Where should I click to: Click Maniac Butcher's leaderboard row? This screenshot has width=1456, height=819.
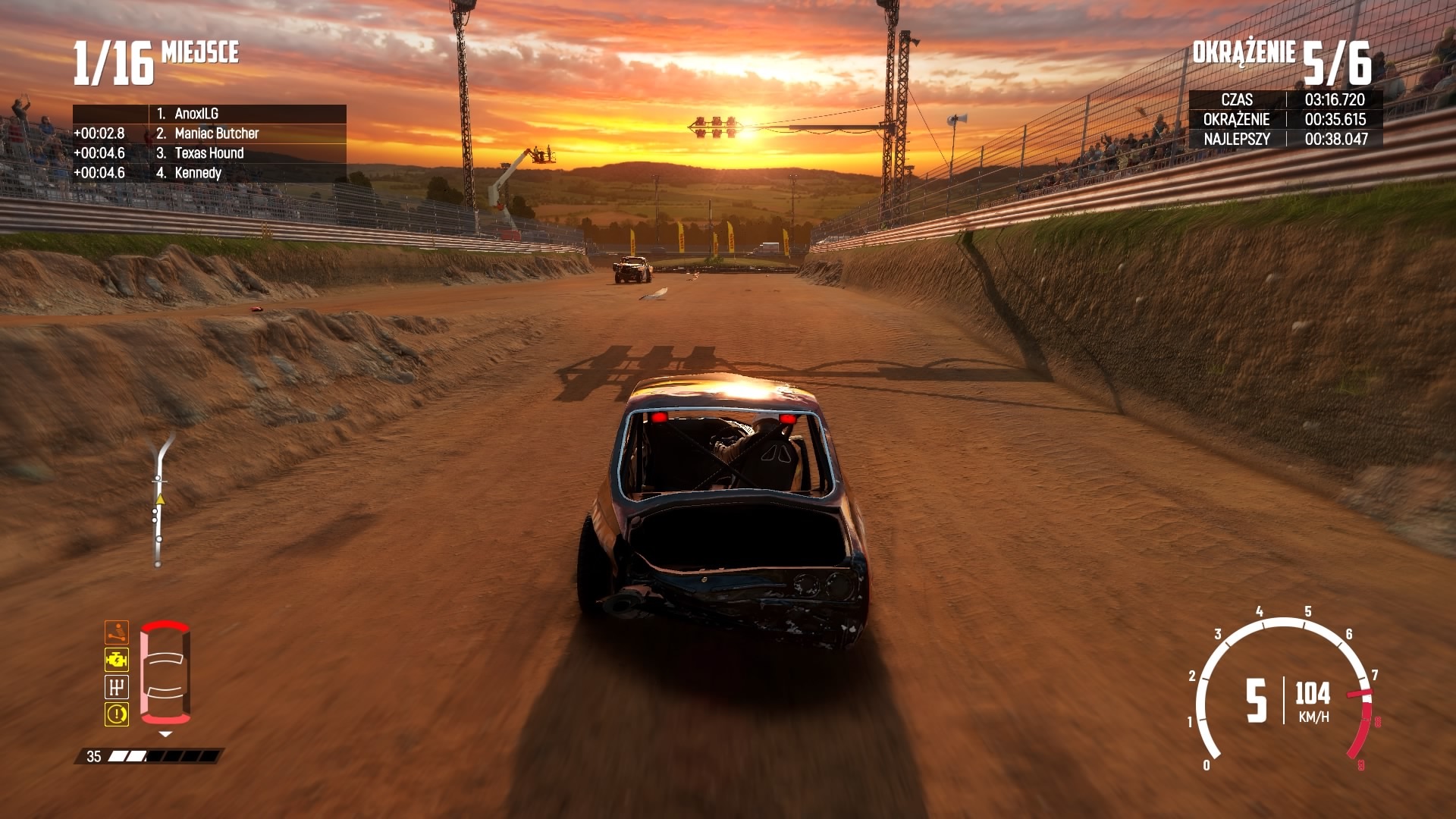pos(216,133)
